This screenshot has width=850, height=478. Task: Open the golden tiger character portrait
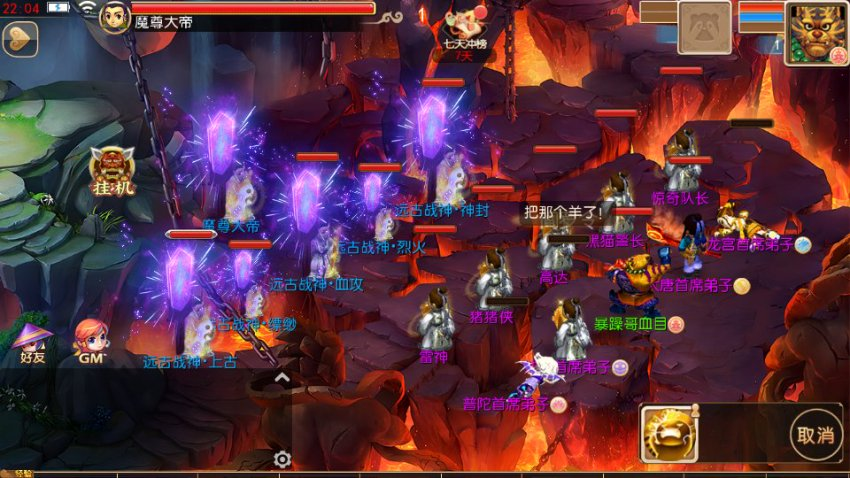(816, 32)
